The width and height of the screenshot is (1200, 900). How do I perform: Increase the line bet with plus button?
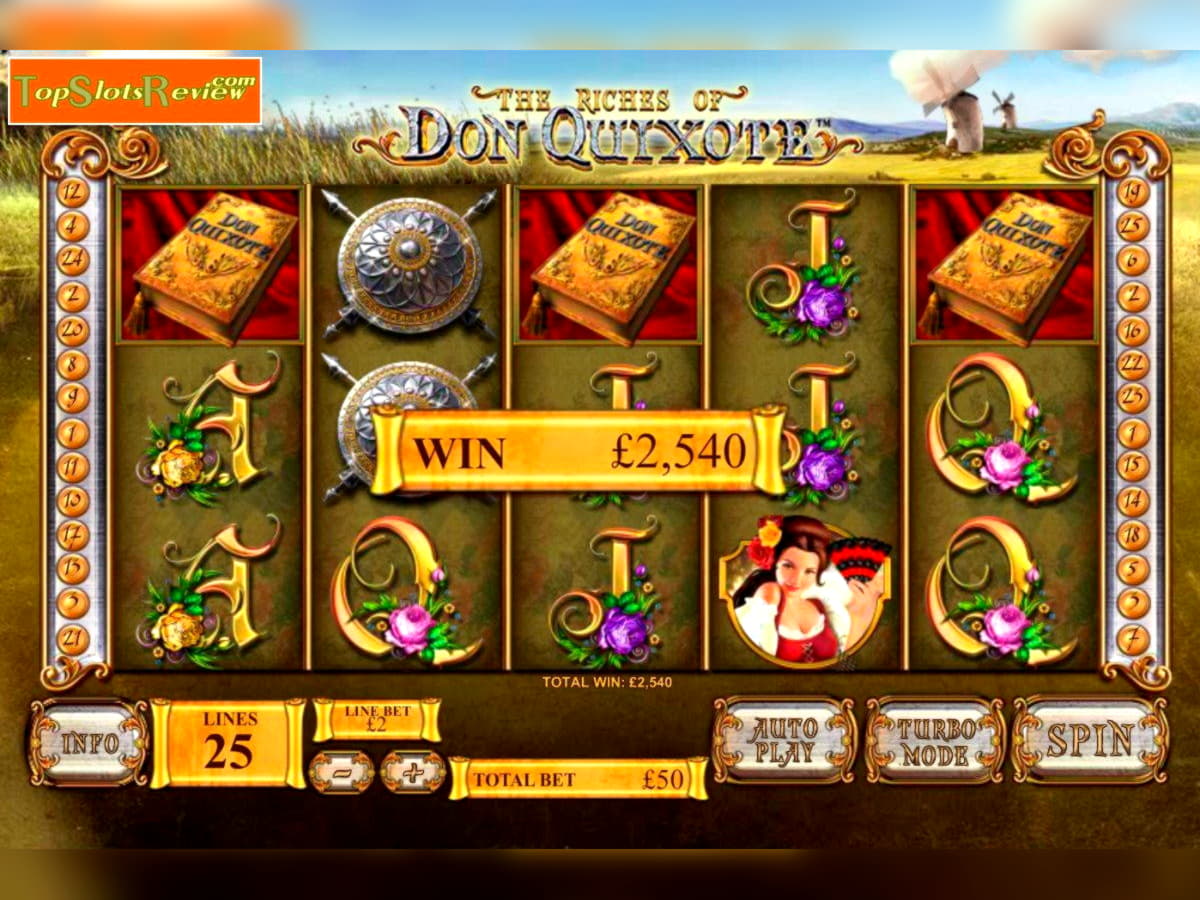[x=413, y=772]
